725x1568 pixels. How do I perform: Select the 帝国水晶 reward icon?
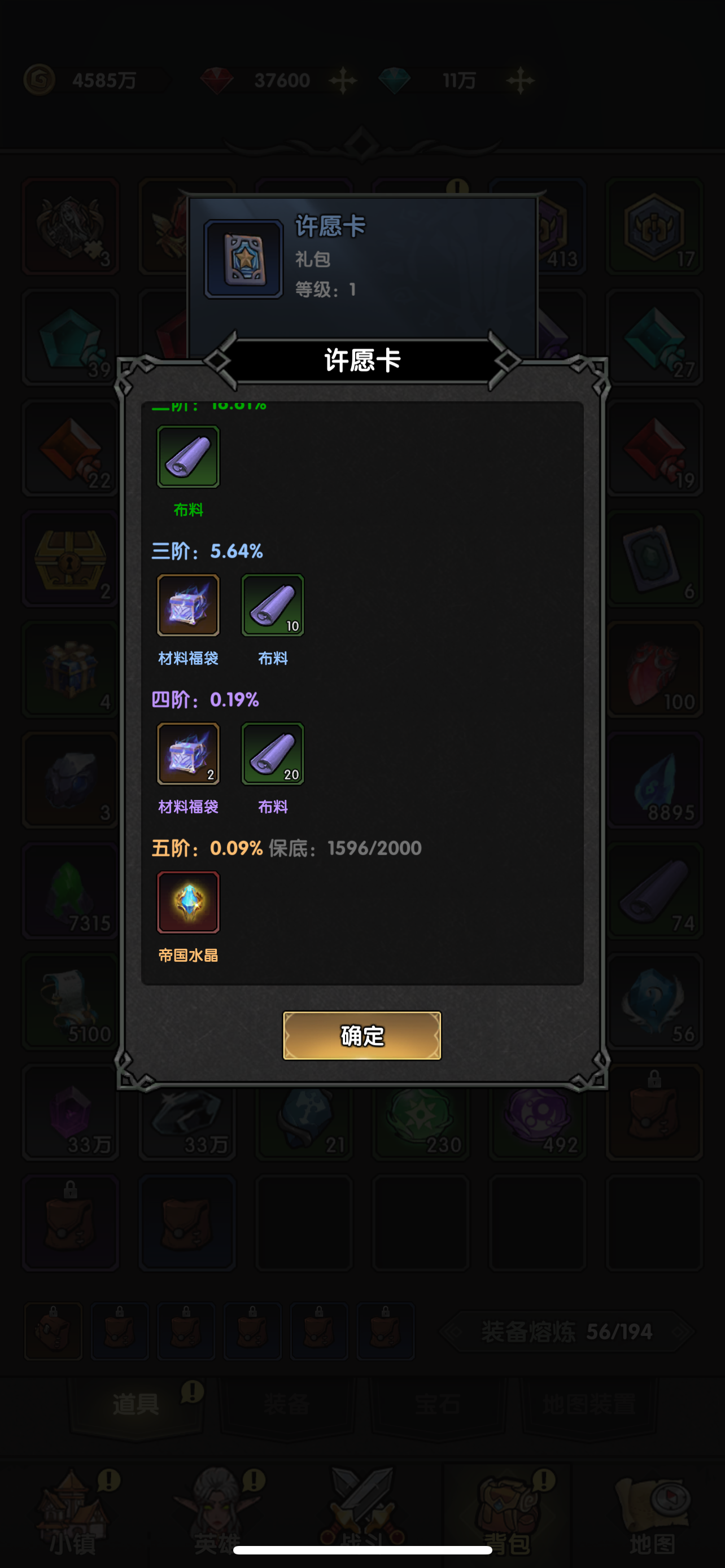coord(188,902)
